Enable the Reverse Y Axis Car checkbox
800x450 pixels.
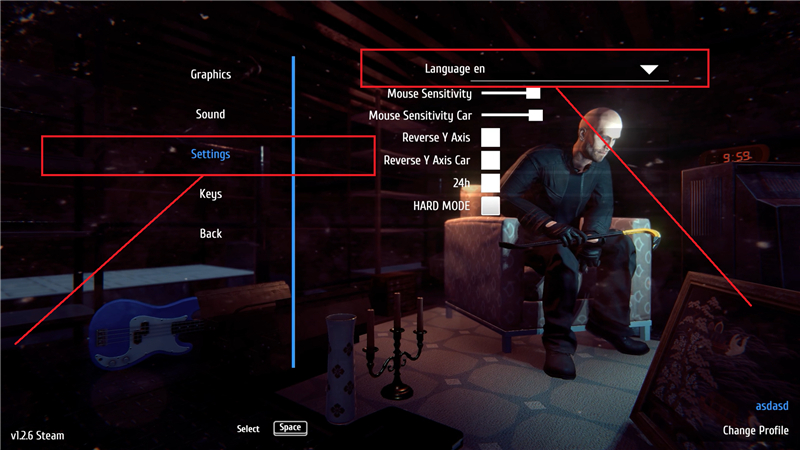(490, 160)
